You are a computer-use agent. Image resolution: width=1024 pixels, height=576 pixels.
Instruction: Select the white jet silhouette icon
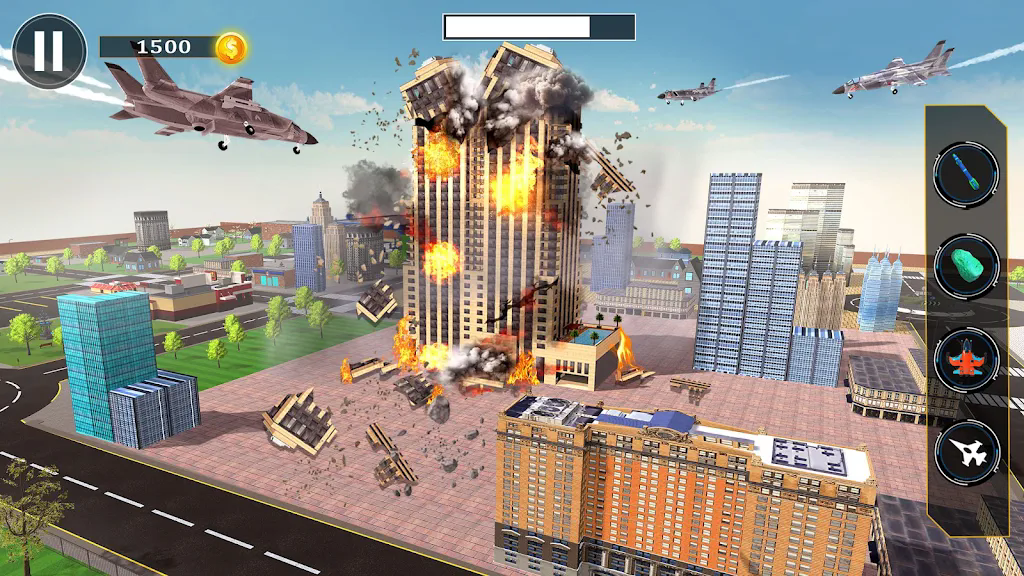tap(966, 452)
